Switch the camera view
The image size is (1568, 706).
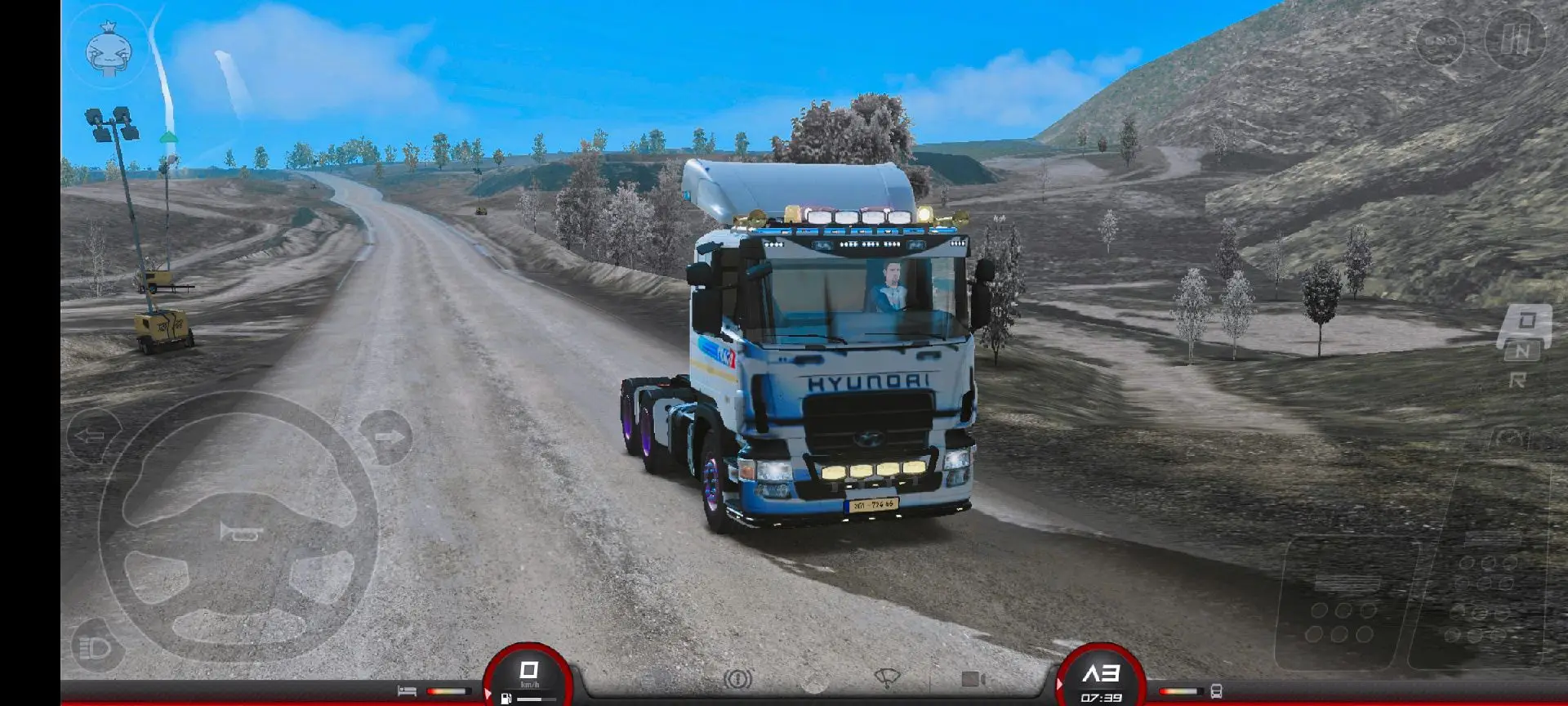coord(975,680)
